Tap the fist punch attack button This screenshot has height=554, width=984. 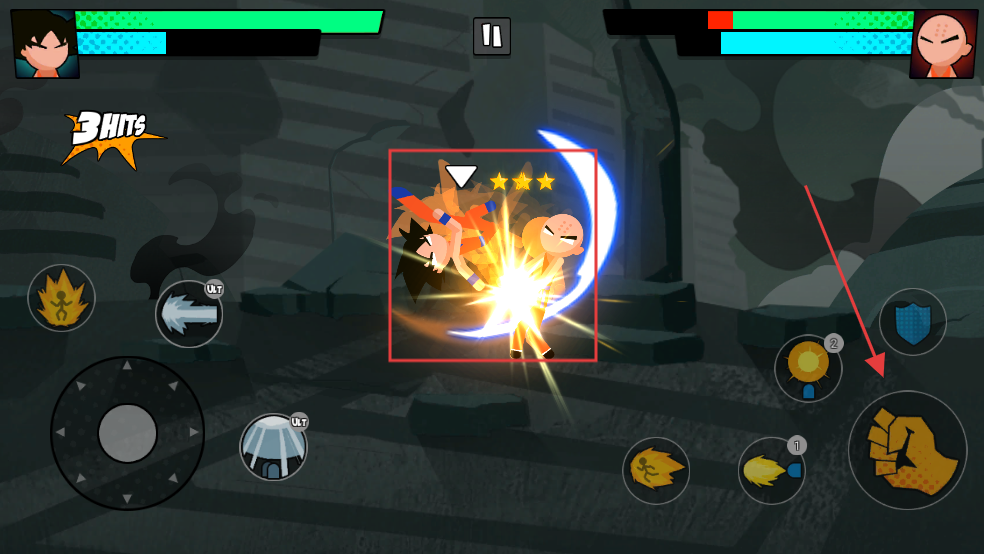coord(907,450)
